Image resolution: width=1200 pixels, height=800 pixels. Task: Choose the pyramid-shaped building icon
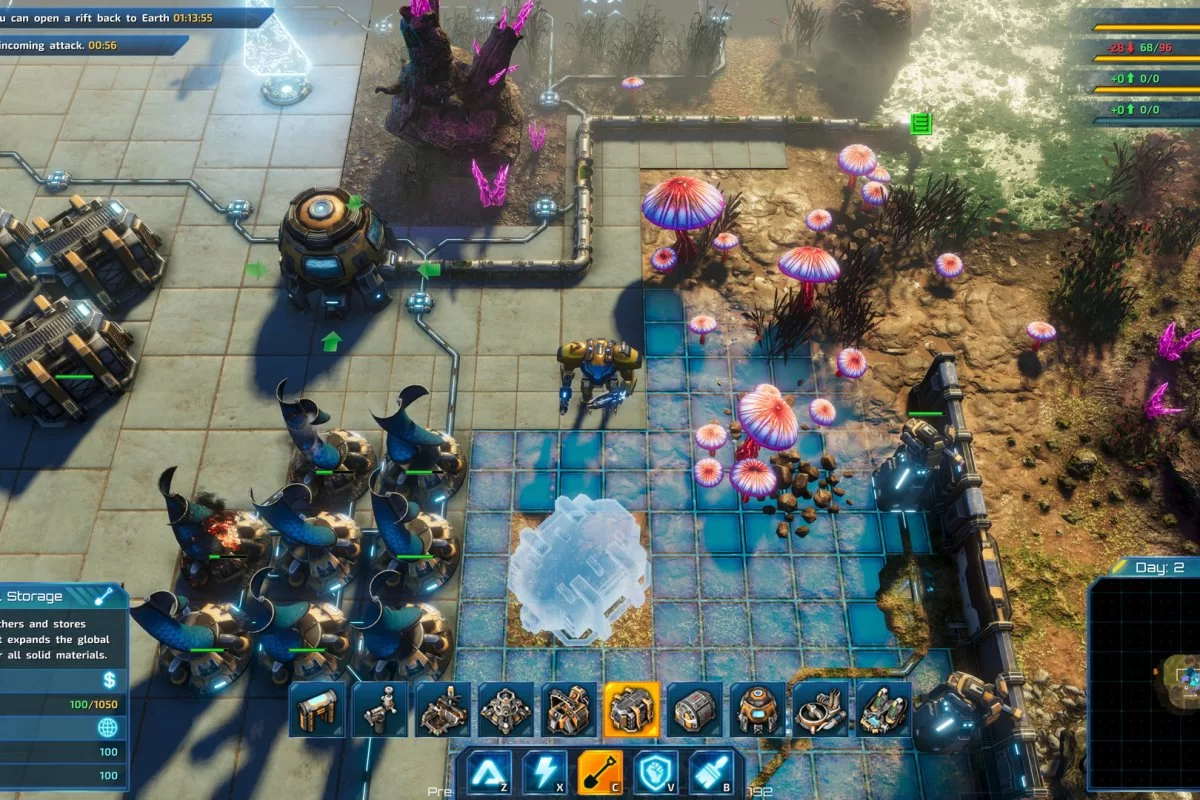(x=506, y=709)
